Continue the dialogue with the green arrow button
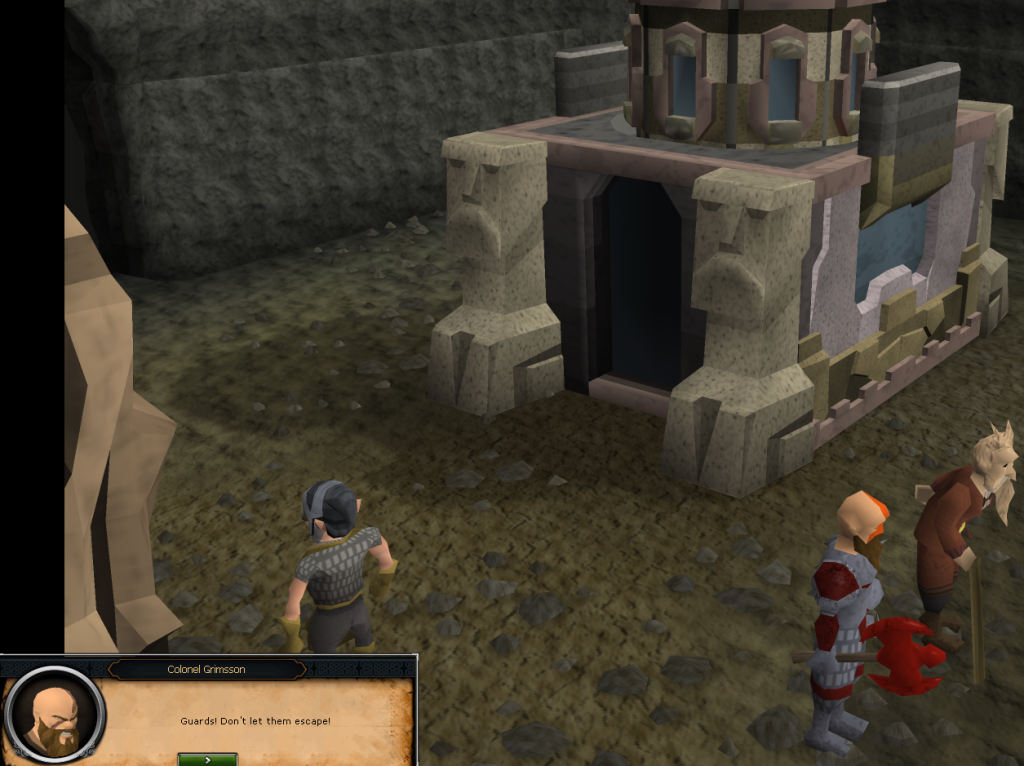Image resolution: width=1024 pixels, height=766 pixels. tap(207, 759)
